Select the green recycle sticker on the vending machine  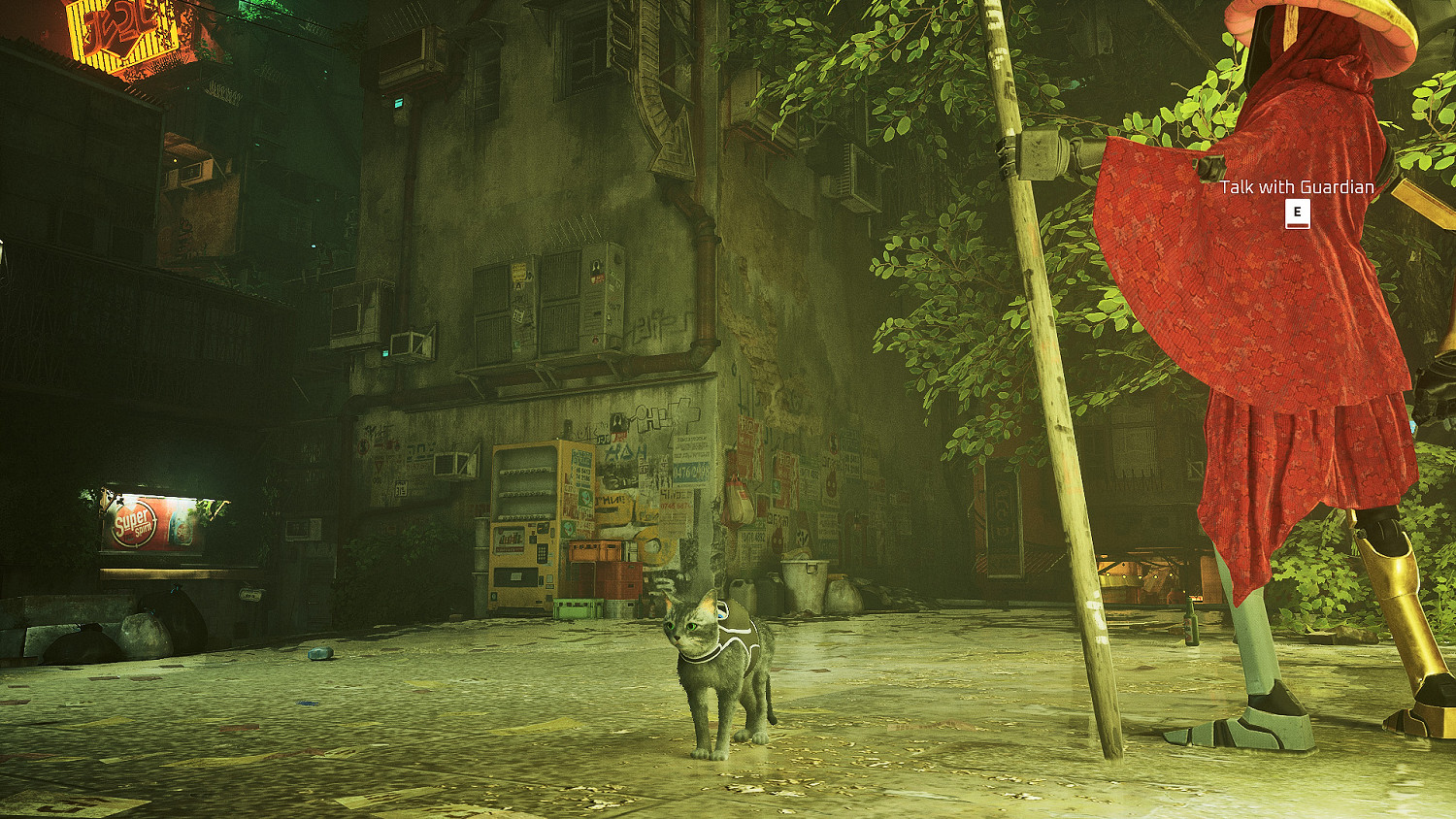tap(583, 497)
